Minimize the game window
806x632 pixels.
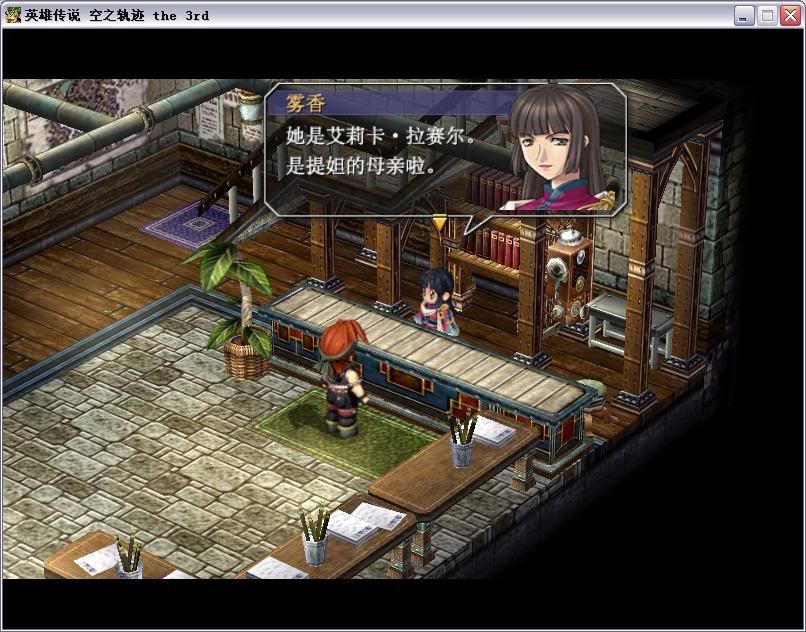click(744, 15)
